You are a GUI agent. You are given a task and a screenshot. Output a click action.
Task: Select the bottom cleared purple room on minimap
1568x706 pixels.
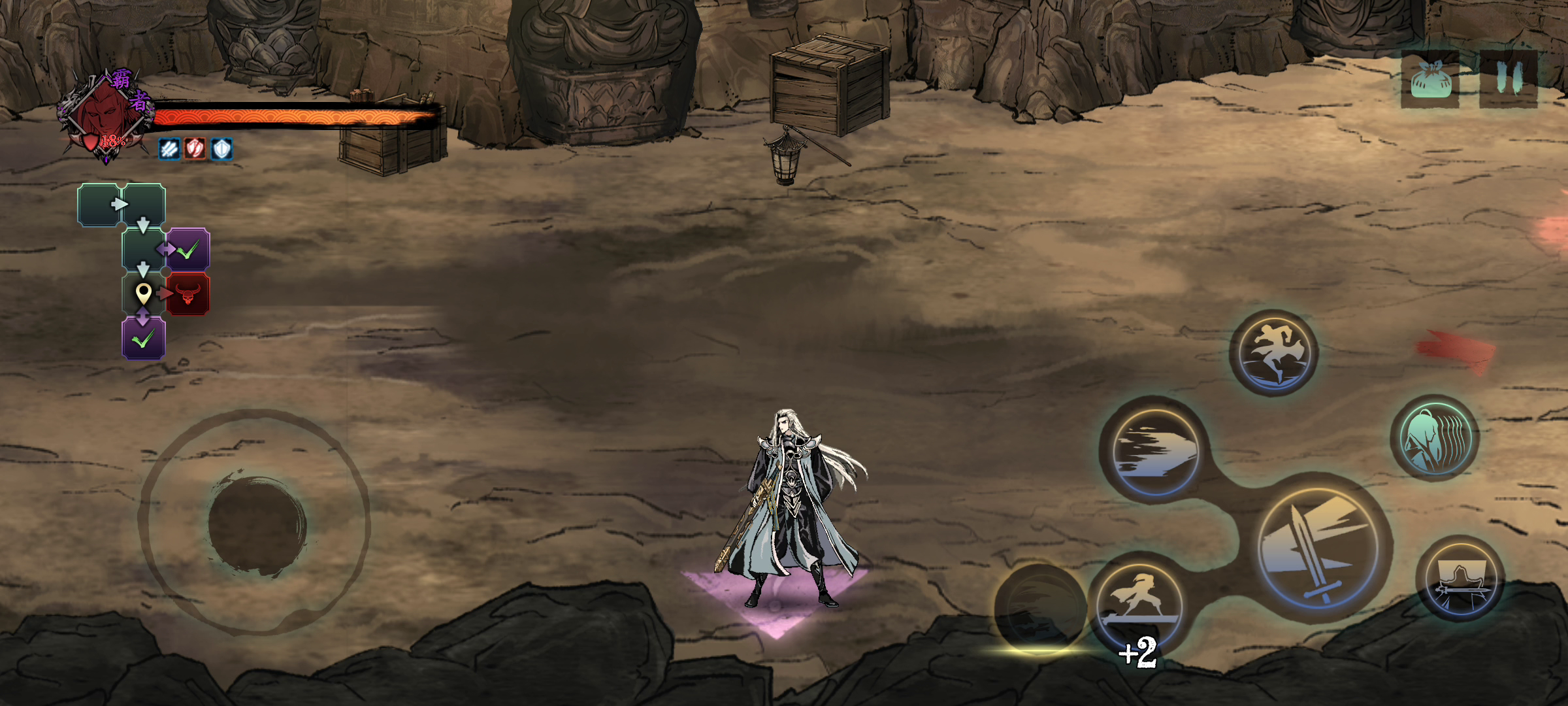[x=143, y=339]
